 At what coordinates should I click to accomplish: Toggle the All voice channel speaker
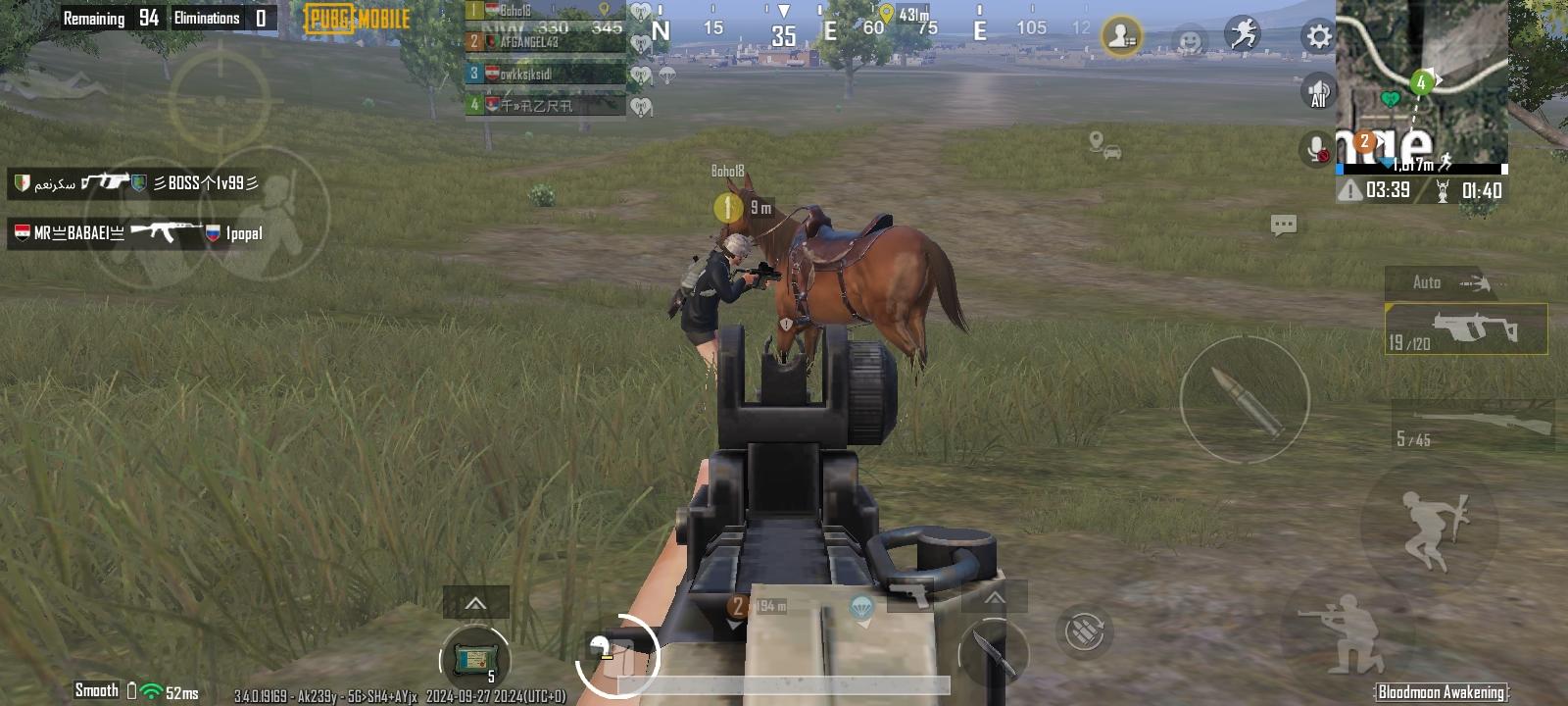tap(1318, 91)
